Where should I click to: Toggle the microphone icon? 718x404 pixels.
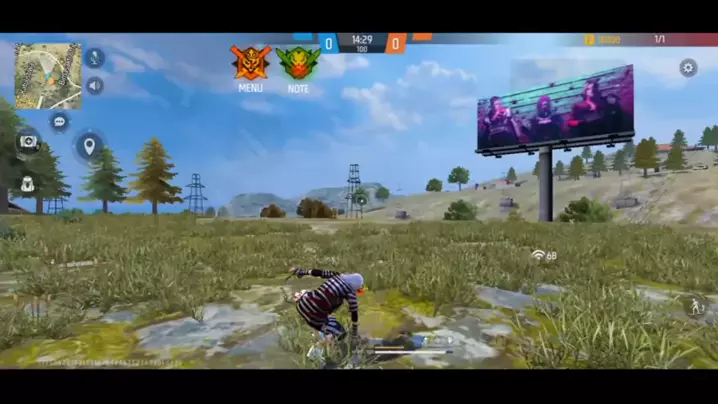click(x=95, y=58)
